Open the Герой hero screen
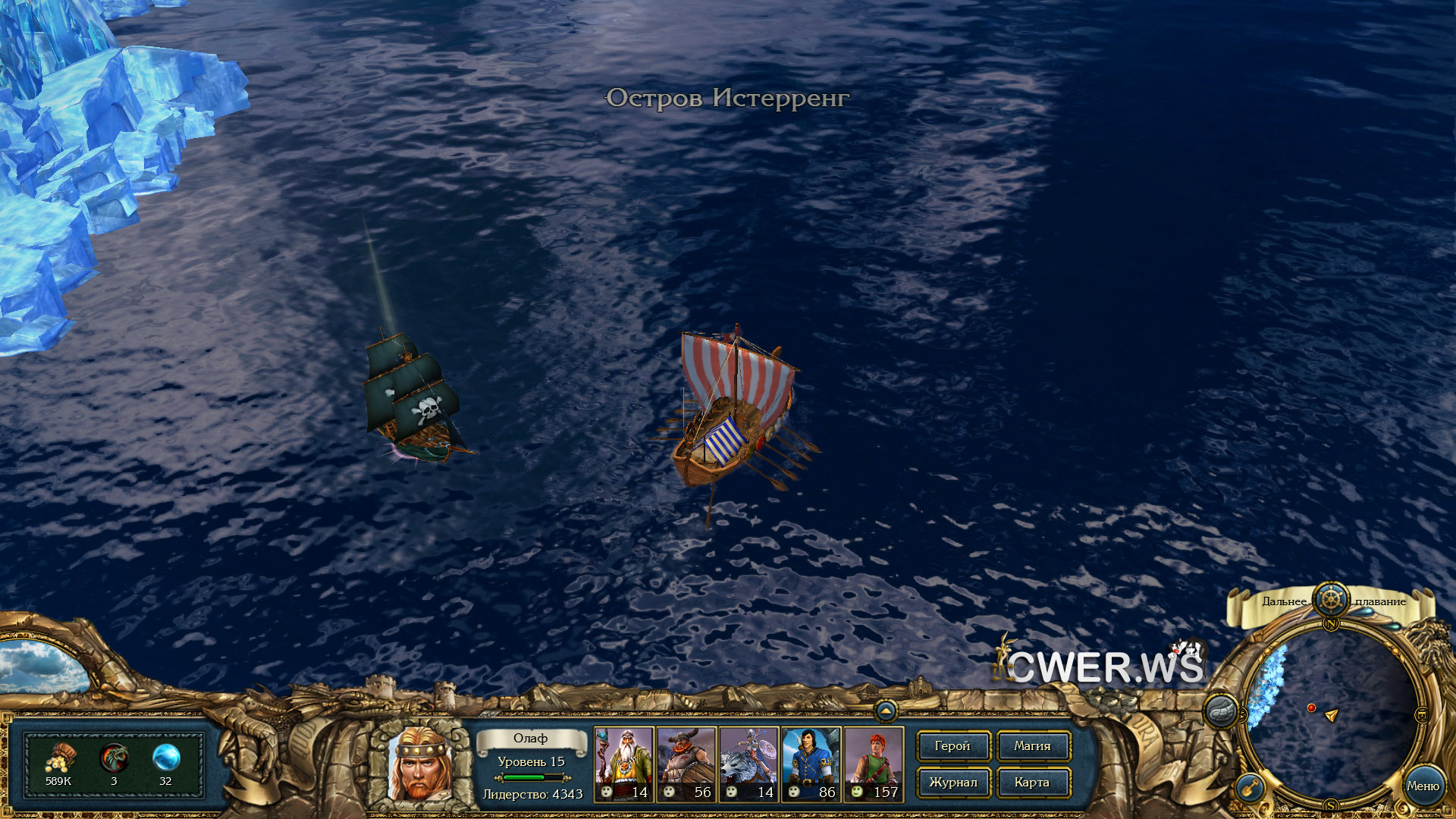 pos(952,746)
